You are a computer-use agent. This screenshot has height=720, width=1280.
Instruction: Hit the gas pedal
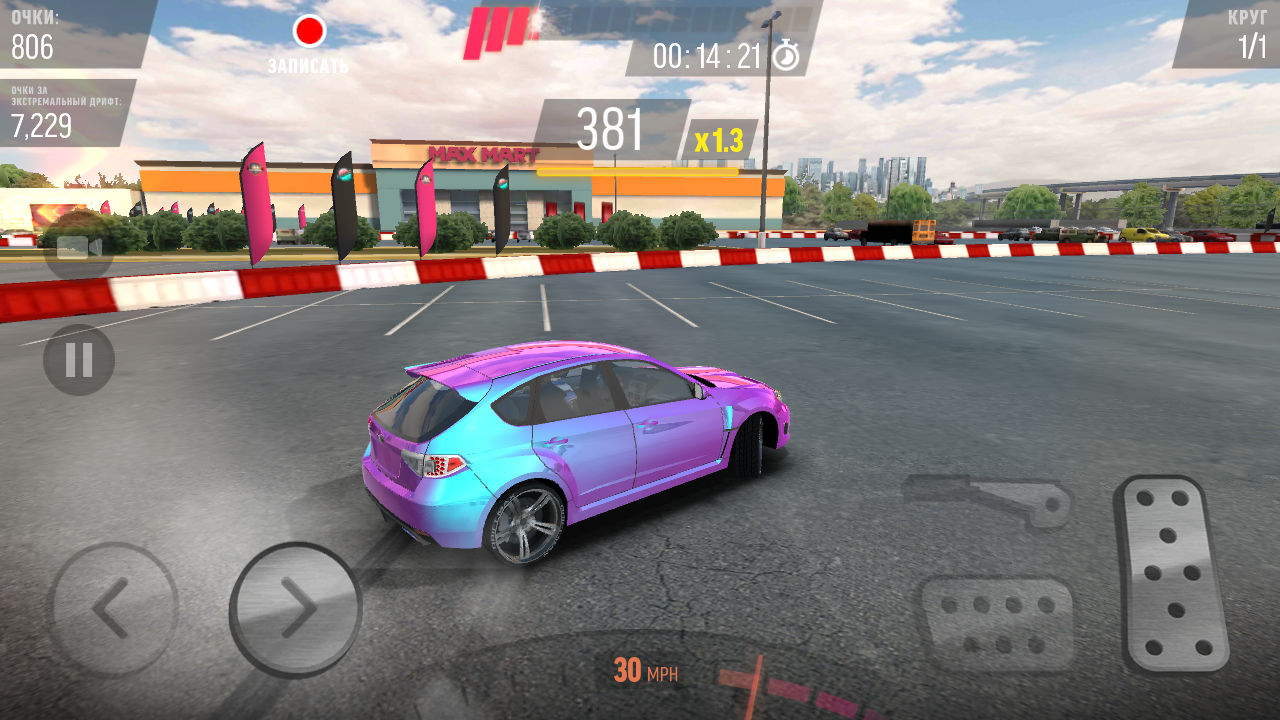[x=1173, y=574]
